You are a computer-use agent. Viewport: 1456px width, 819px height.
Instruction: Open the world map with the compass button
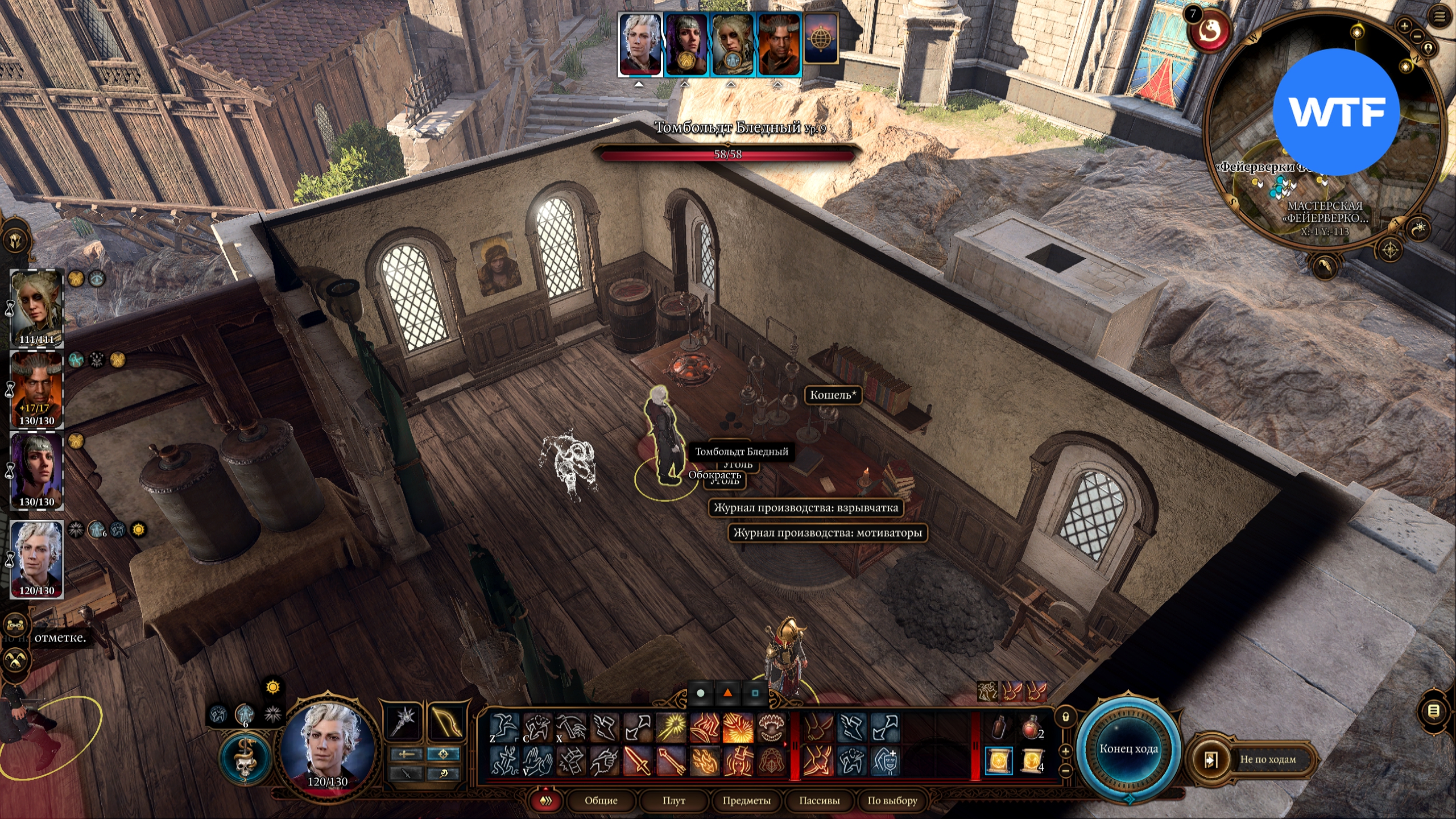coord(1390,250)
